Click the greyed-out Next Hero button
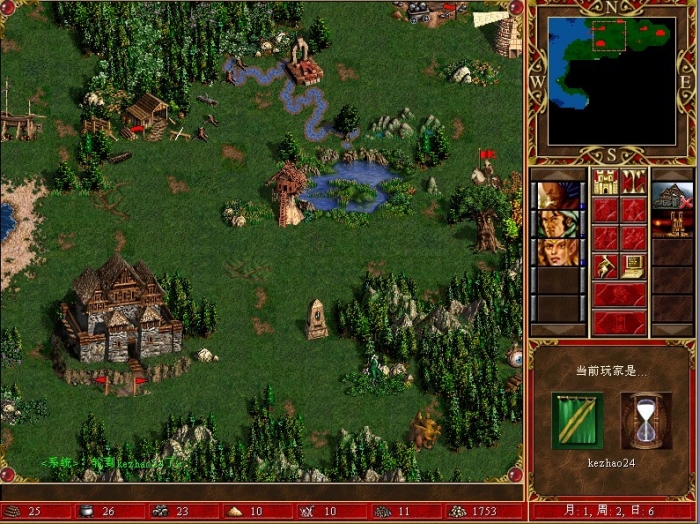Viewport: 700px width, 524px height. pyautogui.click(x=619, y=294)
